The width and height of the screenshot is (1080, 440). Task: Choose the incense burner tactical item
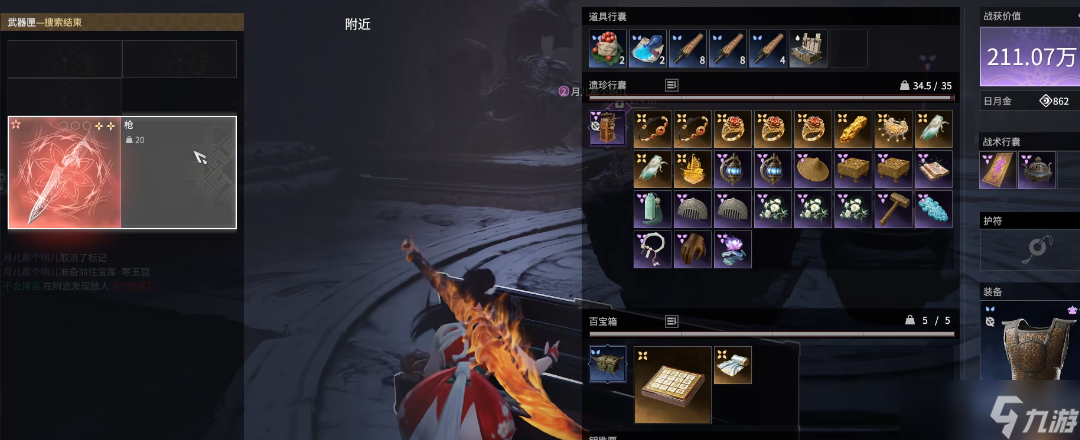click(x=1036, y=170)
